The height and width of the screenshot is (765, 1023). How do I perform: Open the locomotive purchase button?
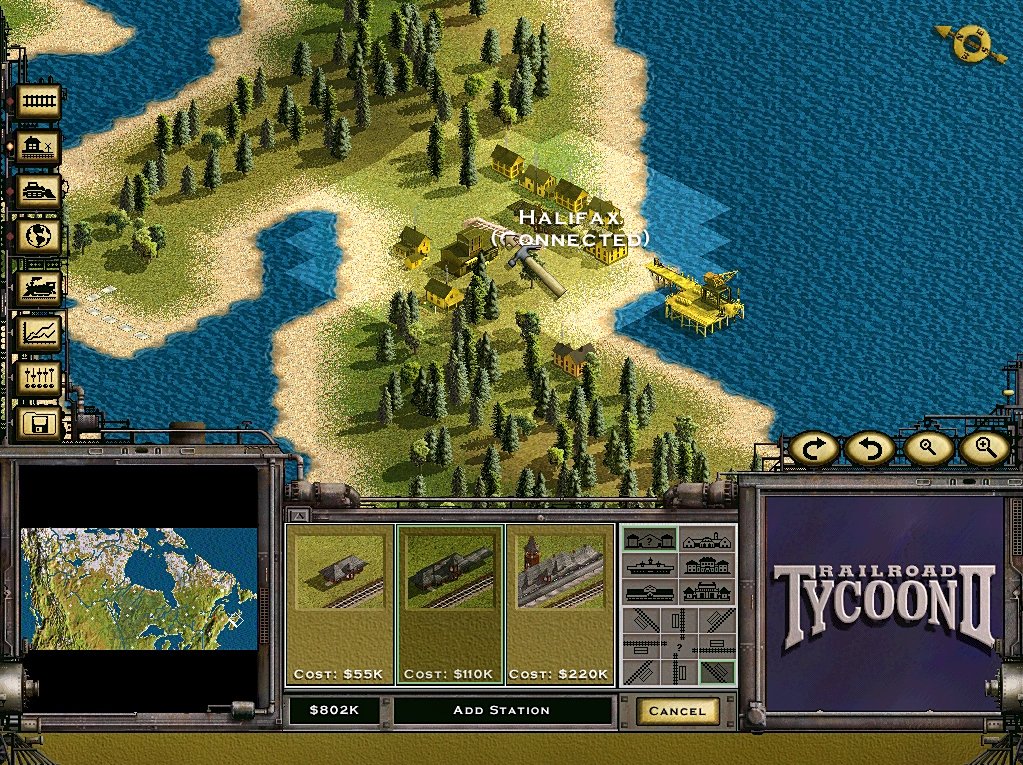coord(38,287)
